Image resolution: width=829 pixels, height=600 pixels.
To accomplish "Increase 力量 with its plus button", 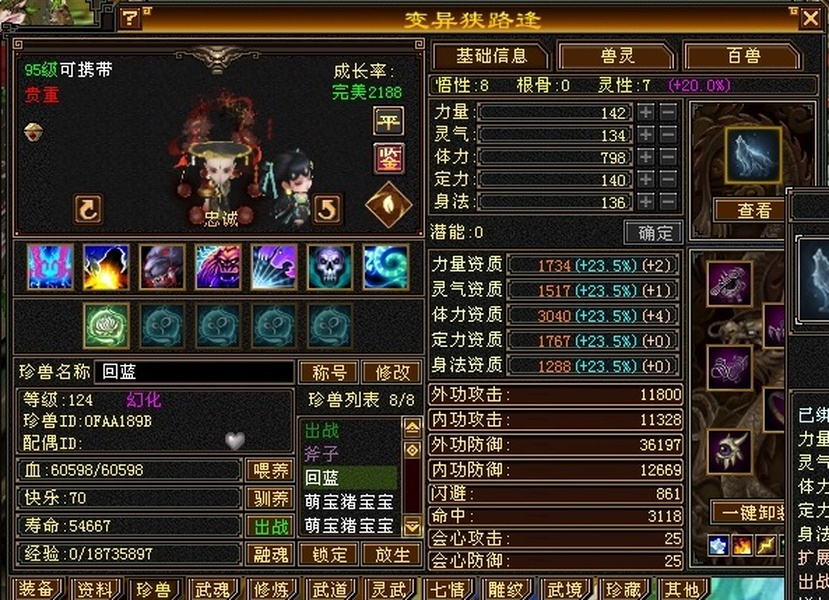I will pyautogui.click(x=646, y=112).
